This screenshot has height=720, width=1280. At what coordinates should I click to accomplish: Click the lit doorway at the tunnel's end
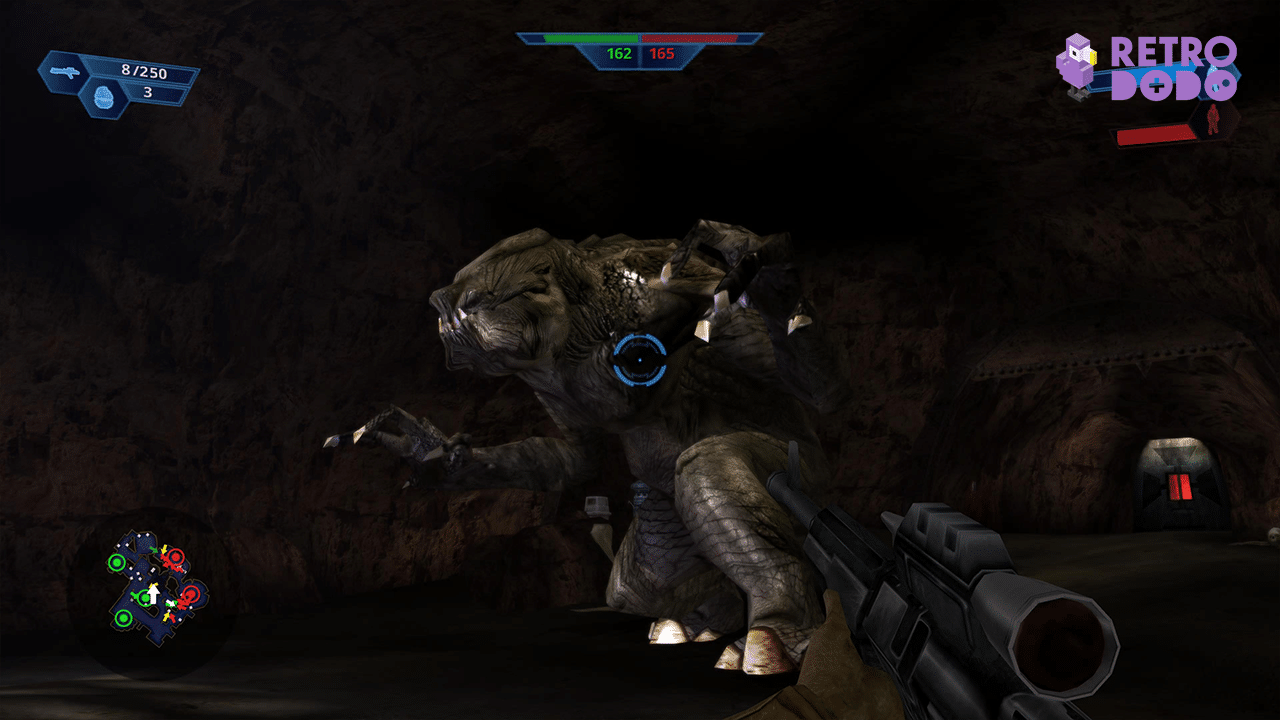(x=1180, y=470)
